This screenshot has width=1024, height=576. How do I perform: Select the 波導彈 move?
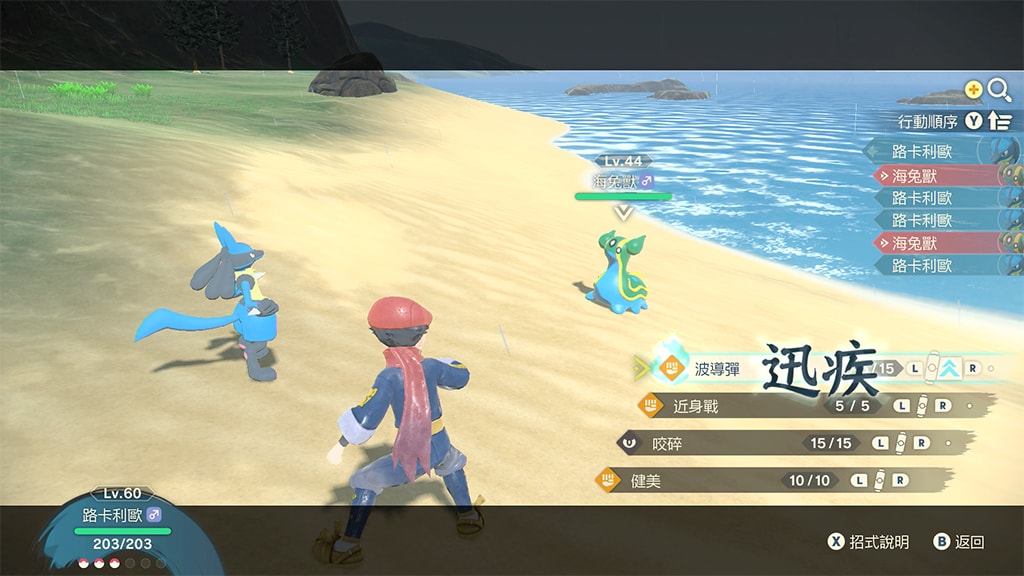(716, 369)
